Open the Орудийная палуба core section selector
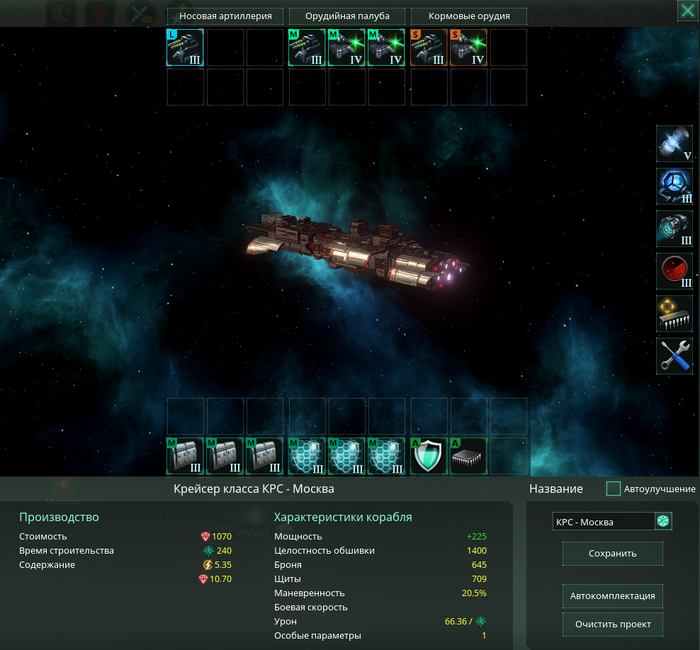The height and width of the screenshot is (650, 700). coord(347,16)
